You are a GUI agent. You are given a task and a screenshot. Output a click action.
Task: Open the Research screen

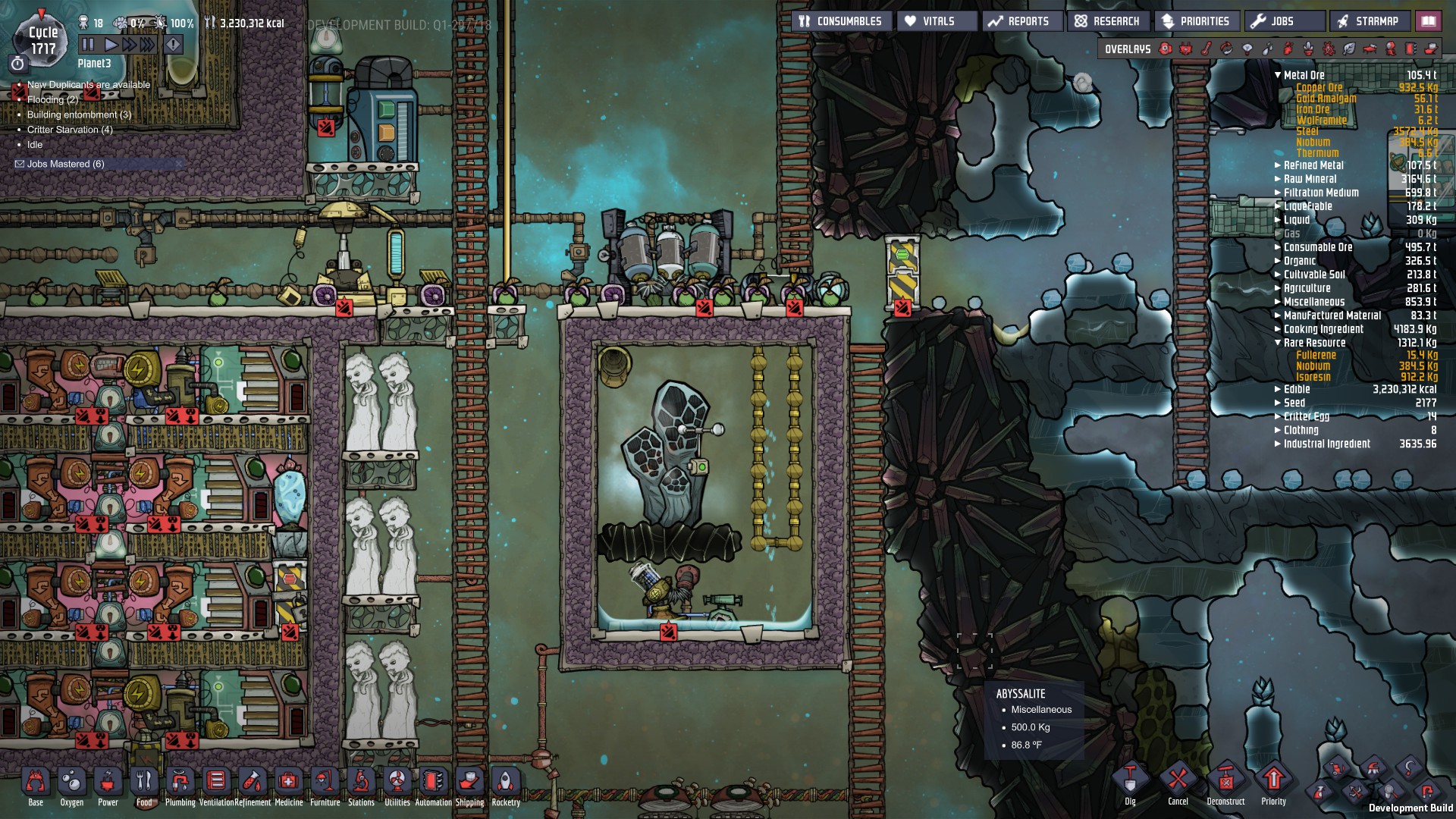point(1108,21)
